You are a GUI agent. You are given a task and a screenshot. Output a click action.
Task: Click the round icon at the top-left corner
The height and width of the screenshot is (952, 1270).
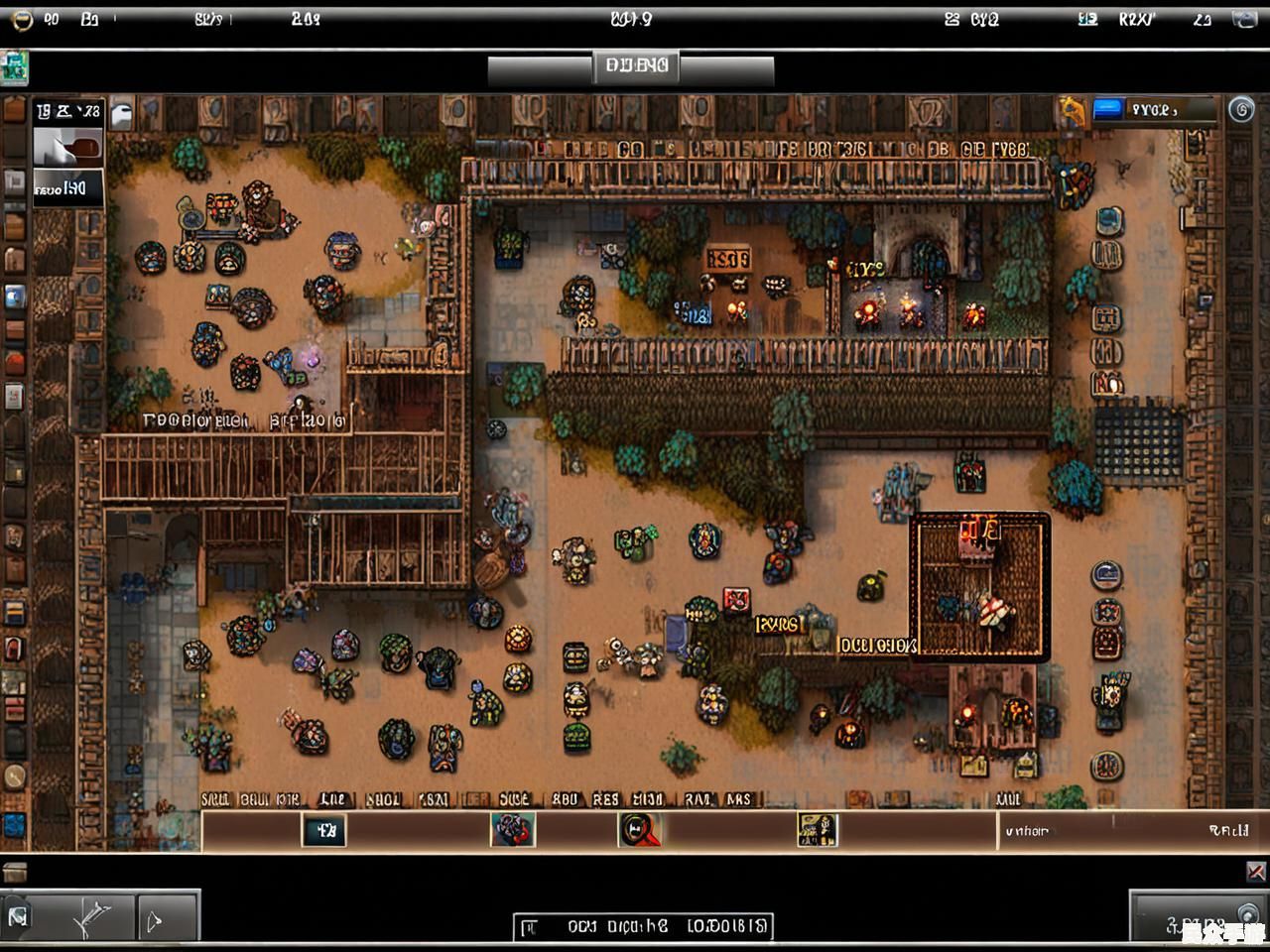(21, 19)
